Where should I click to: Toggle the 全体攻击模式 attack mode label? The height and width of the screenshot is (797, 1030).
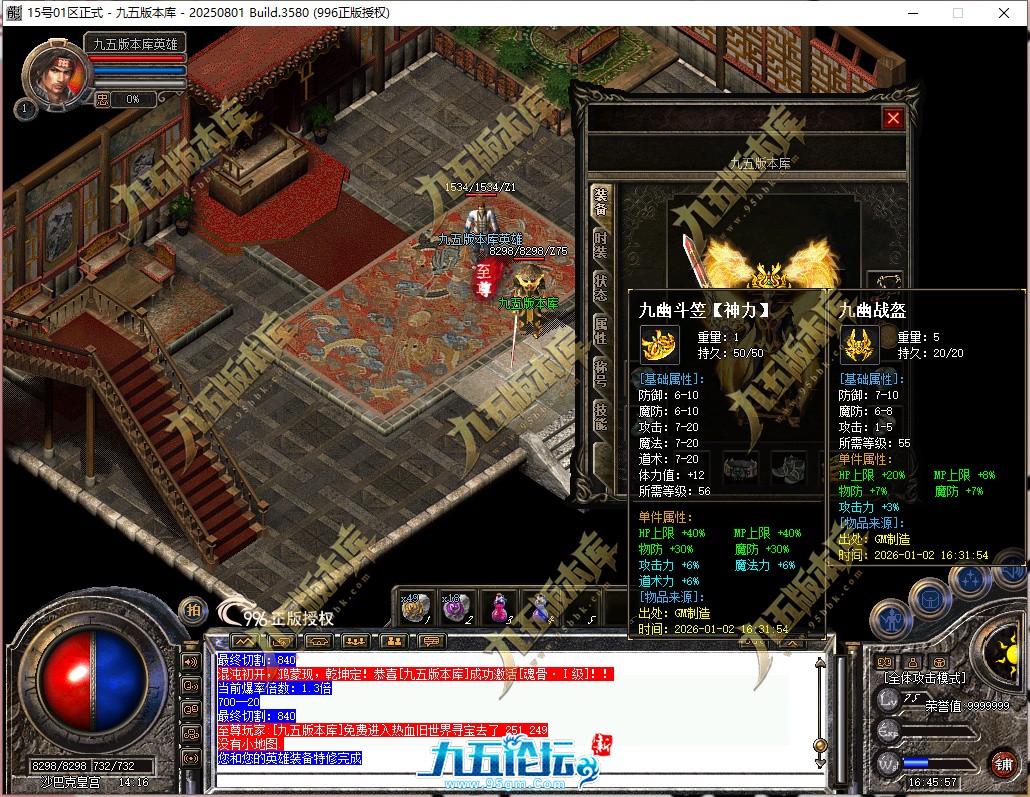925,678
